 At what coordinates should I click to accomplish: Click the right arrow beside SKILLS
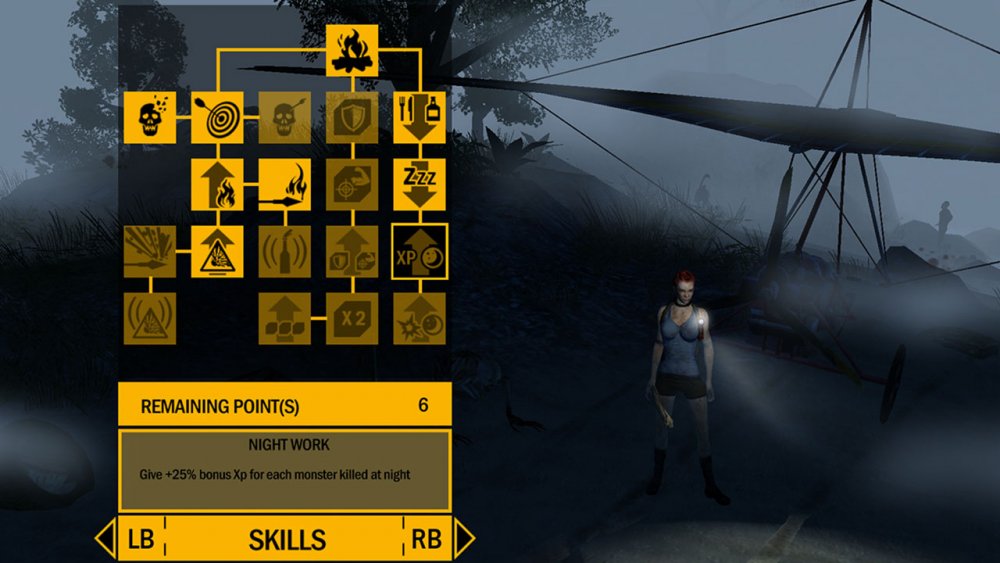pos(463,539)
